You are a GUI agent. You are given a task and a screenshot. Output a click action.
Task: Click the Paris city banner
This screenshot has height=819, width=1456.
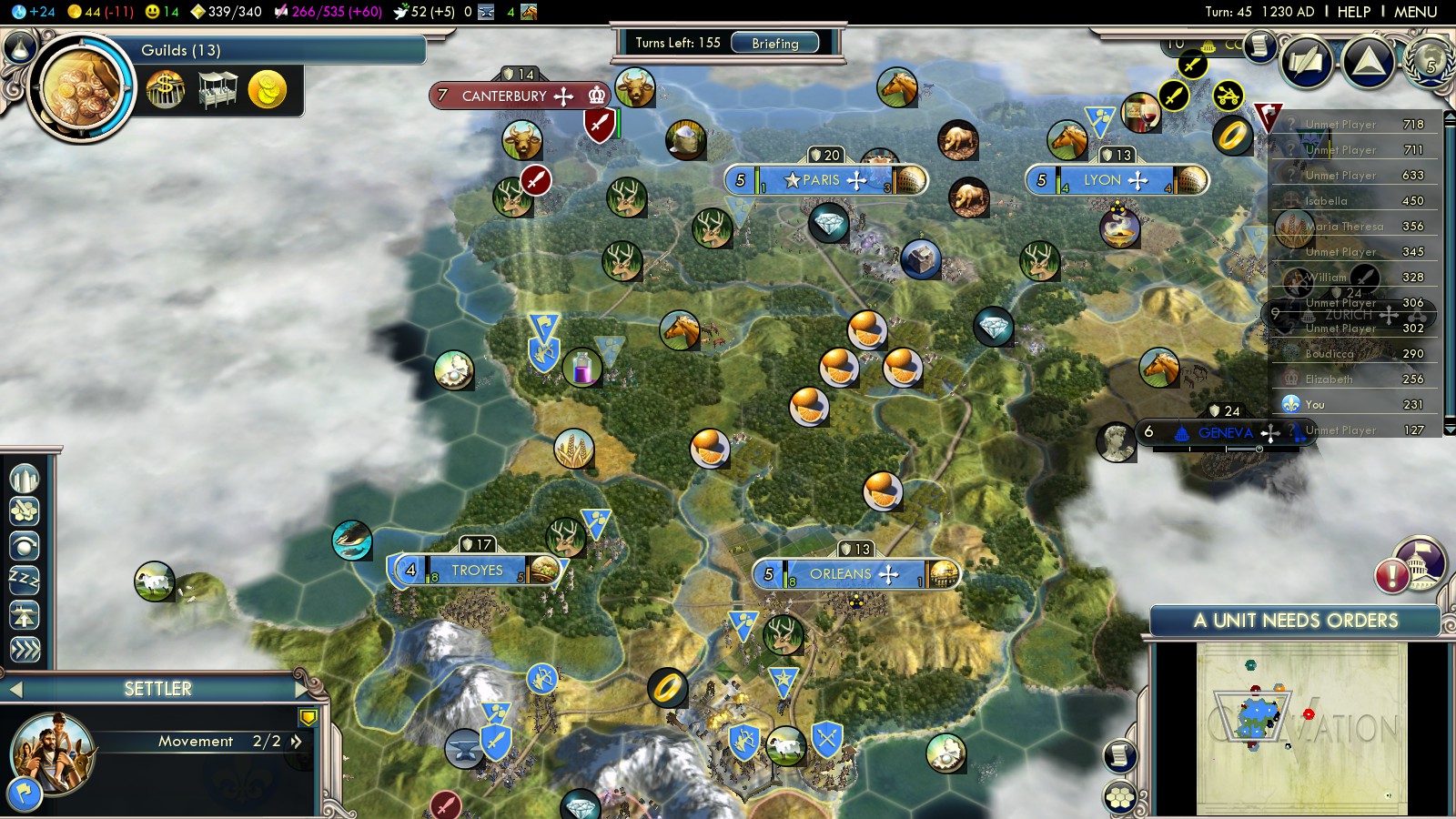click(x=825, y=180)
